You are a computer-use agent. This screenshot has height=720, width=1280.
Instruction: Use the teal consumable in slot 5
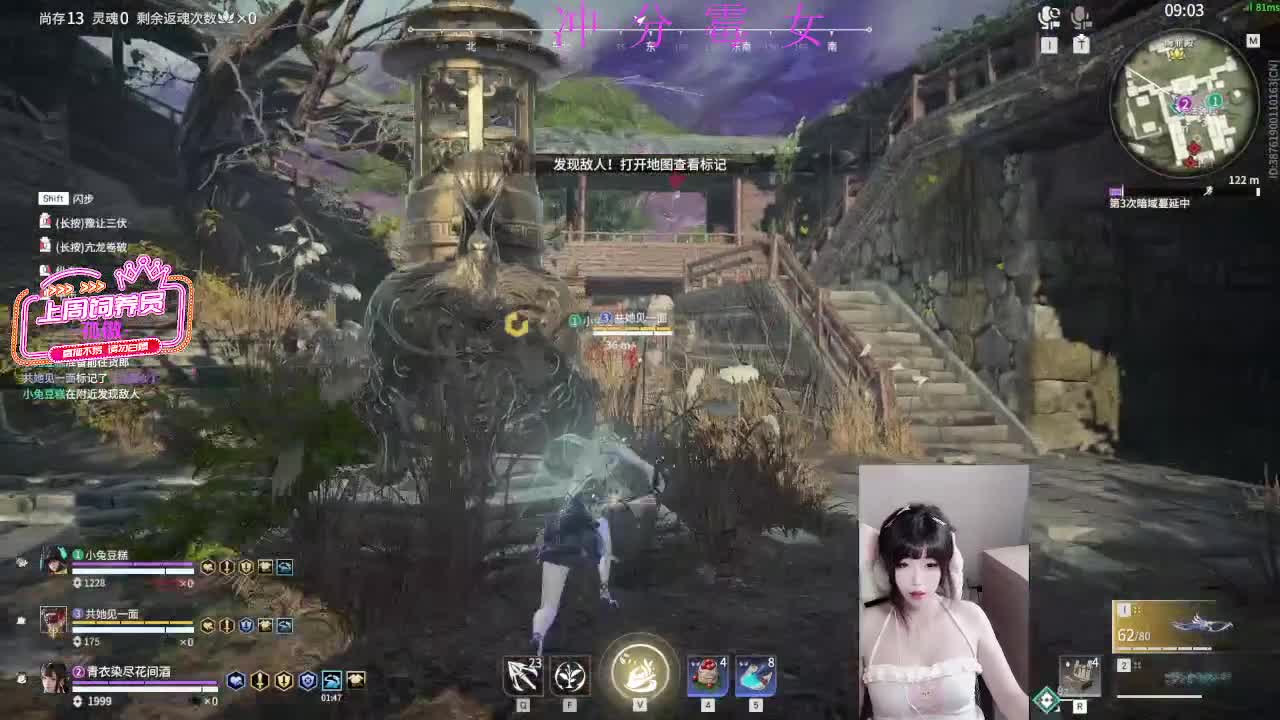[754, 675]
